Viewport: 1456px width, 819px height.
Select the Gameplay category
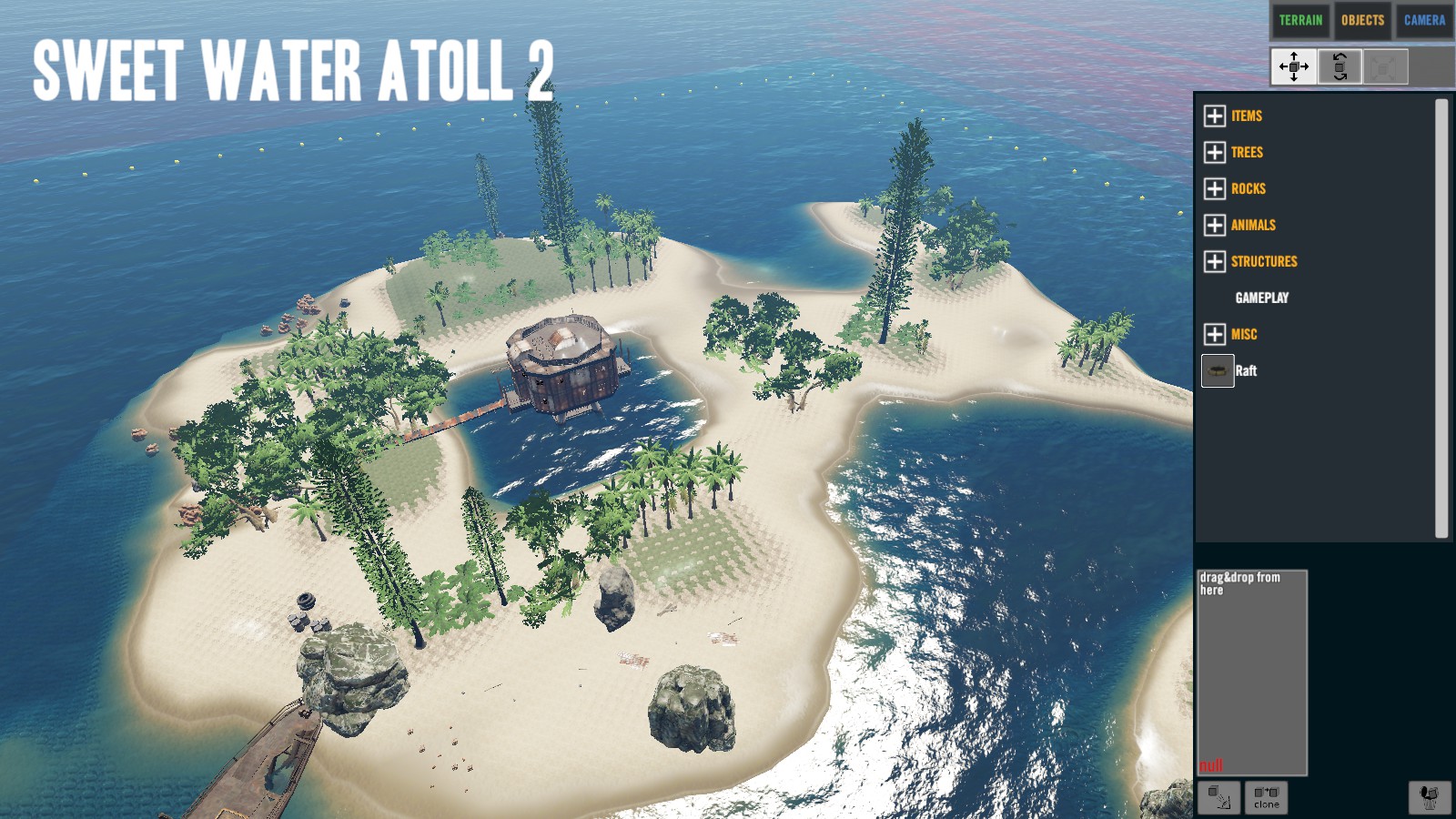(1261, 298)
